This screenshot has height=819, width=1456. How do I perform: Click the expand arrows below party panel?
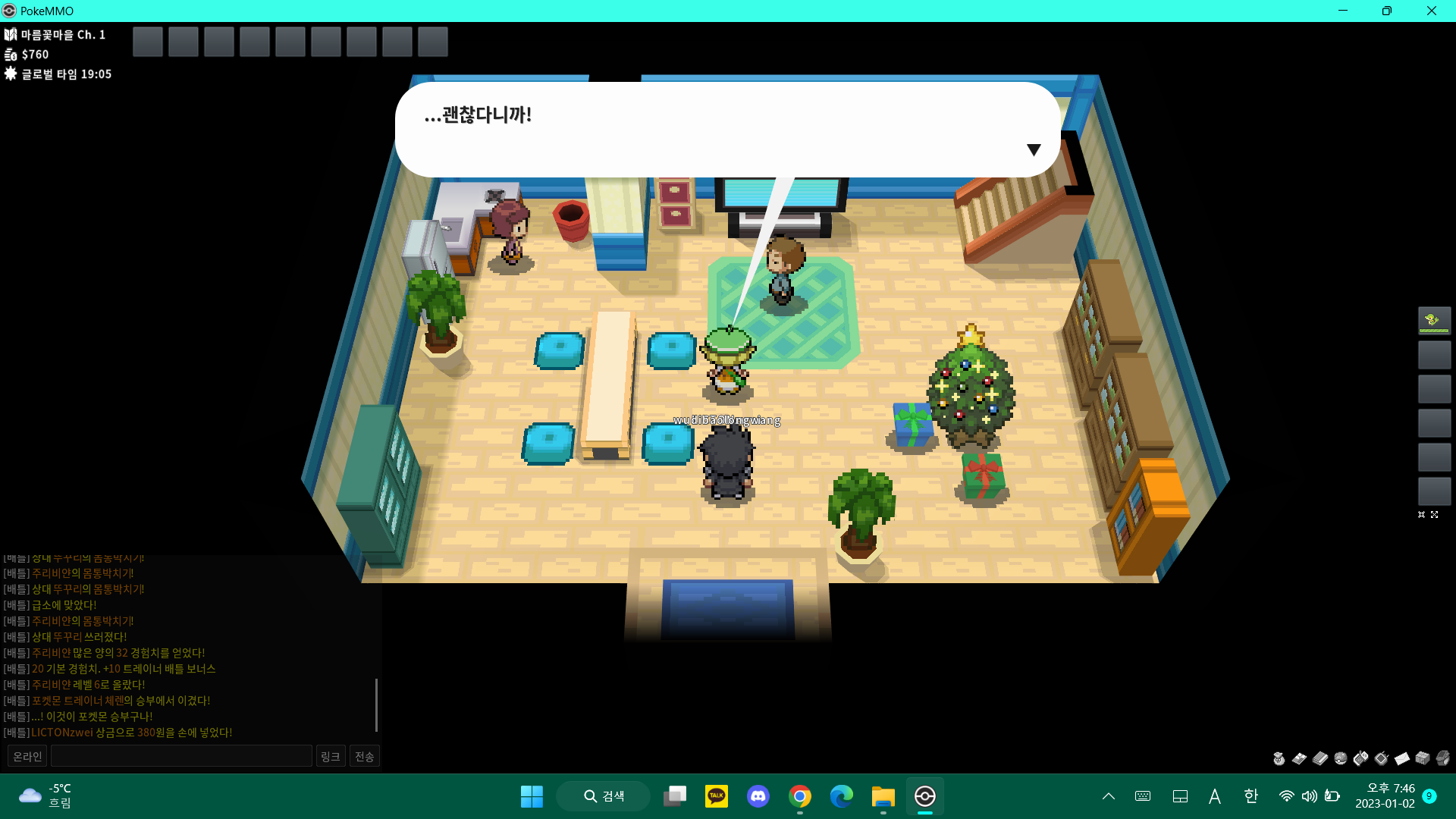pyautogui.click(x=1434, y=515)
